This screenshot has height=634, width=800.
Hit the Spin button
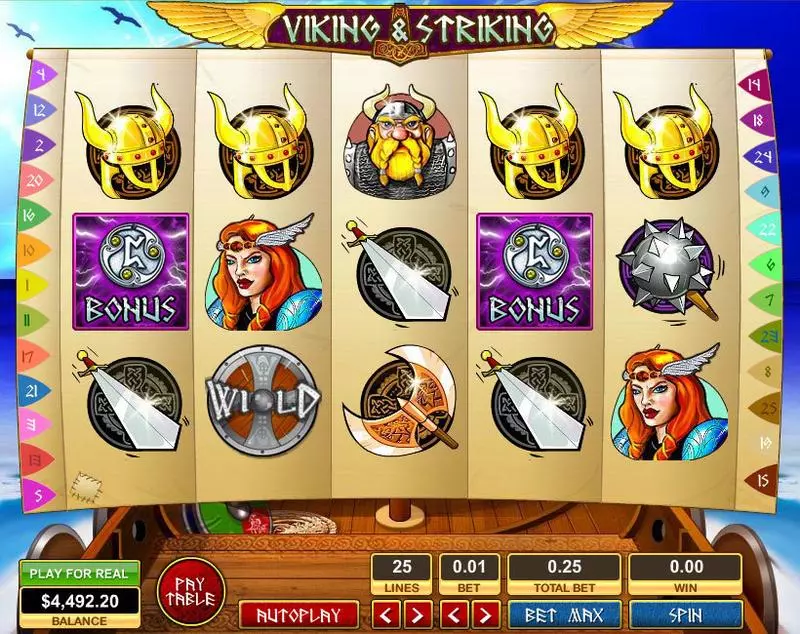[x=685, y=613]
